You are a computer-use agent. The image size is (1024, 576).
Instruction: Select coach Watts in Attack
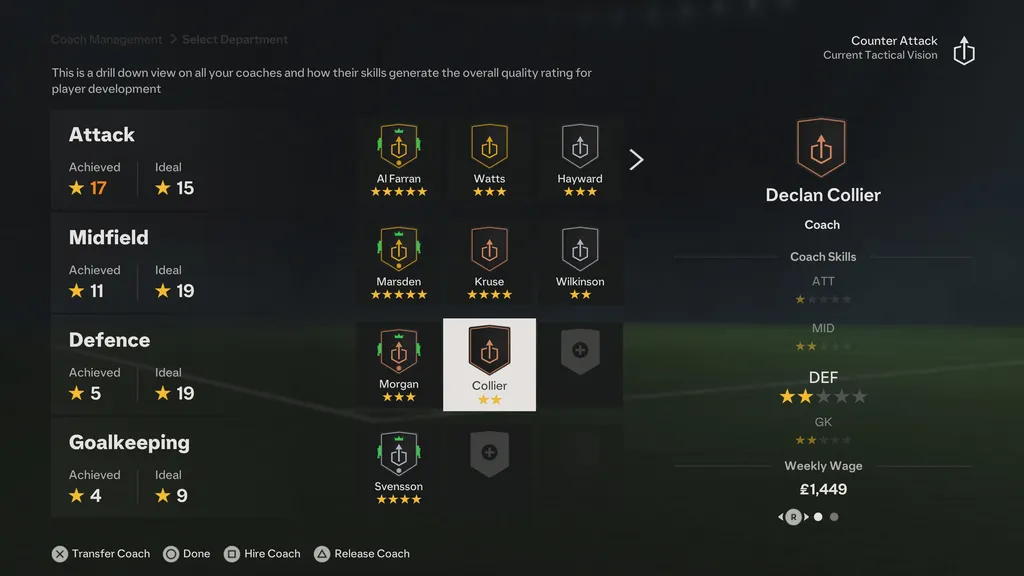(489, 158)
